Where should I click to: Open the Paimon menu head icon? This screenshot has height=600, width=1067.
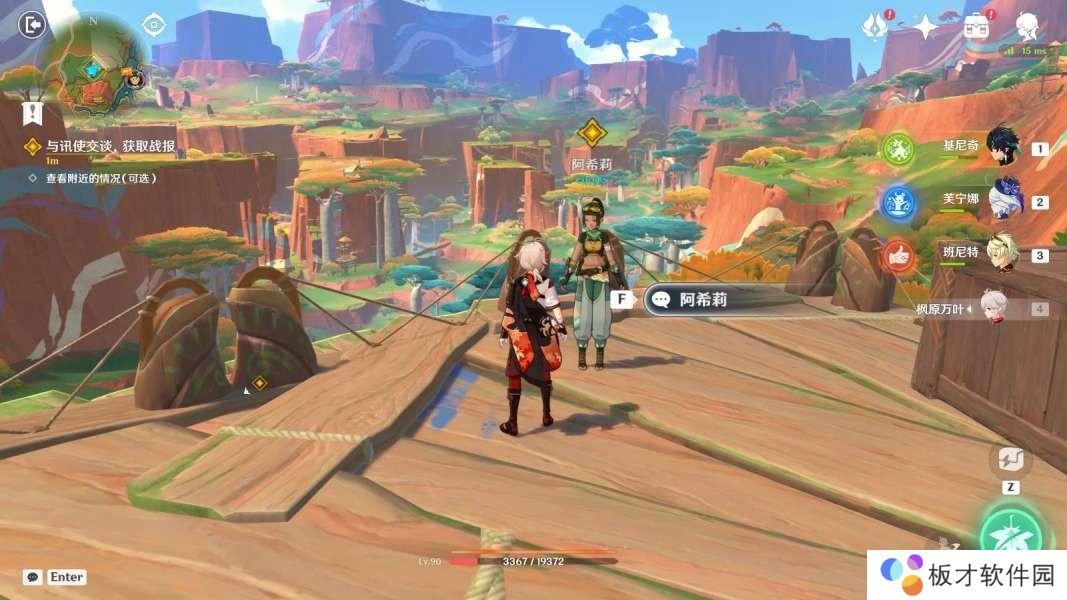point(1027,25)
